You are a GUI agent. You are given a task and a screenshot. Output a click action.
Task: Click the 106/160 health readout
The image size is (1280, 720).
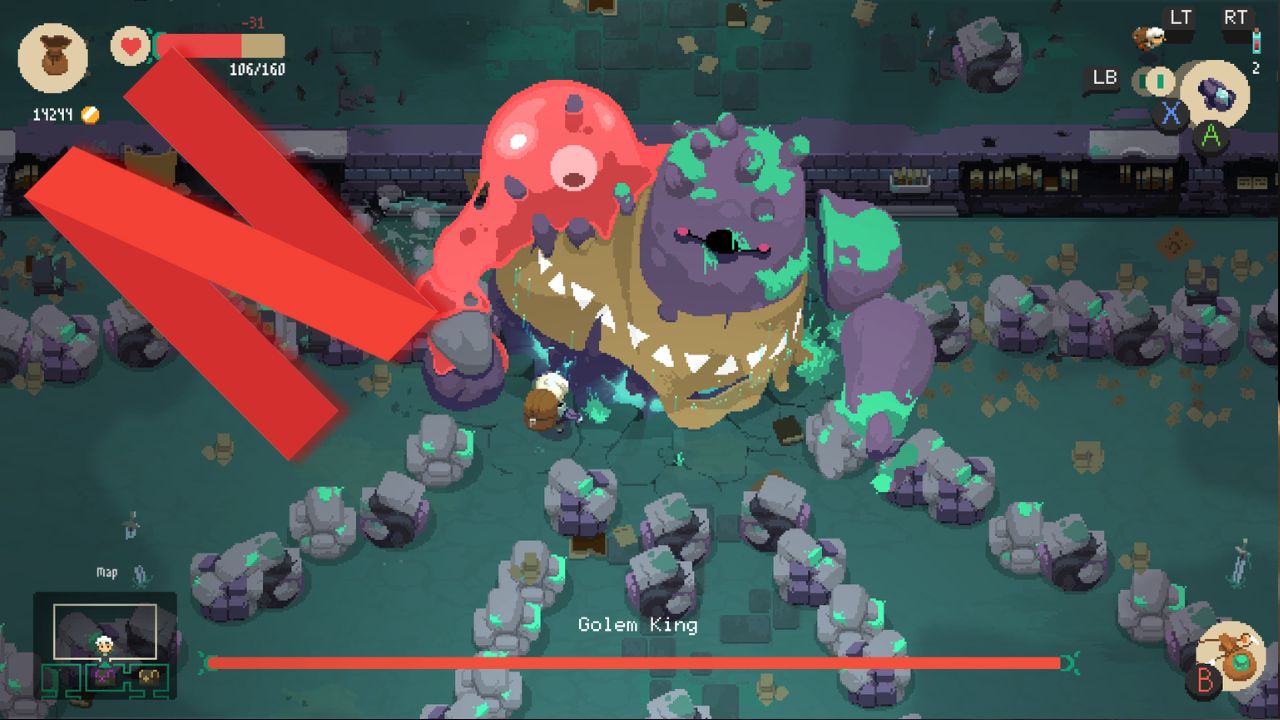259,71
